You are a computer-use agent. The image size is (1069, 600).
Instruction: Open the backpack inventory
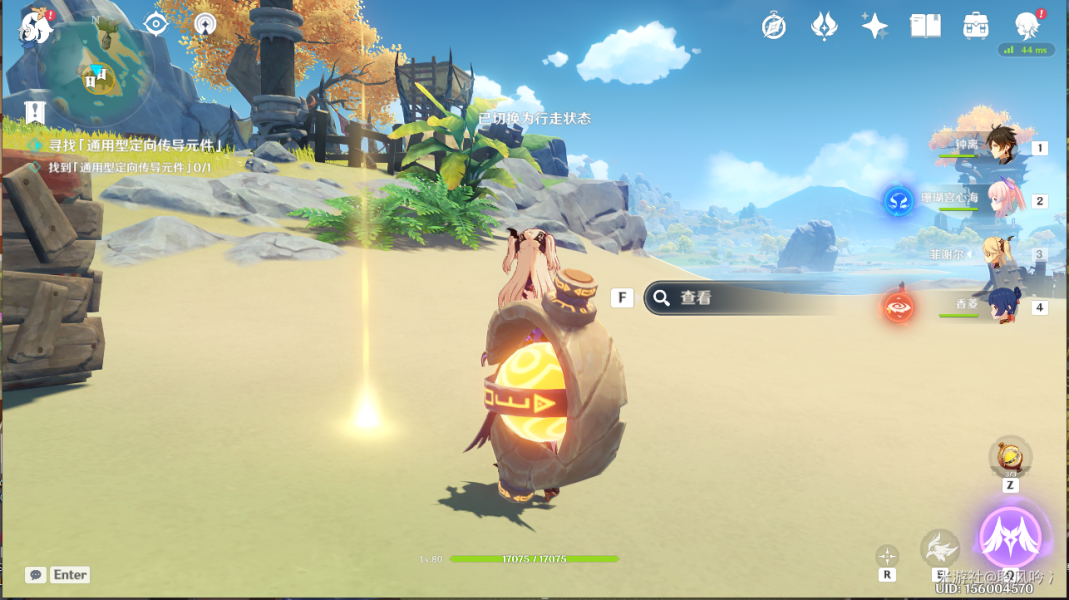(x=976, y=26)
